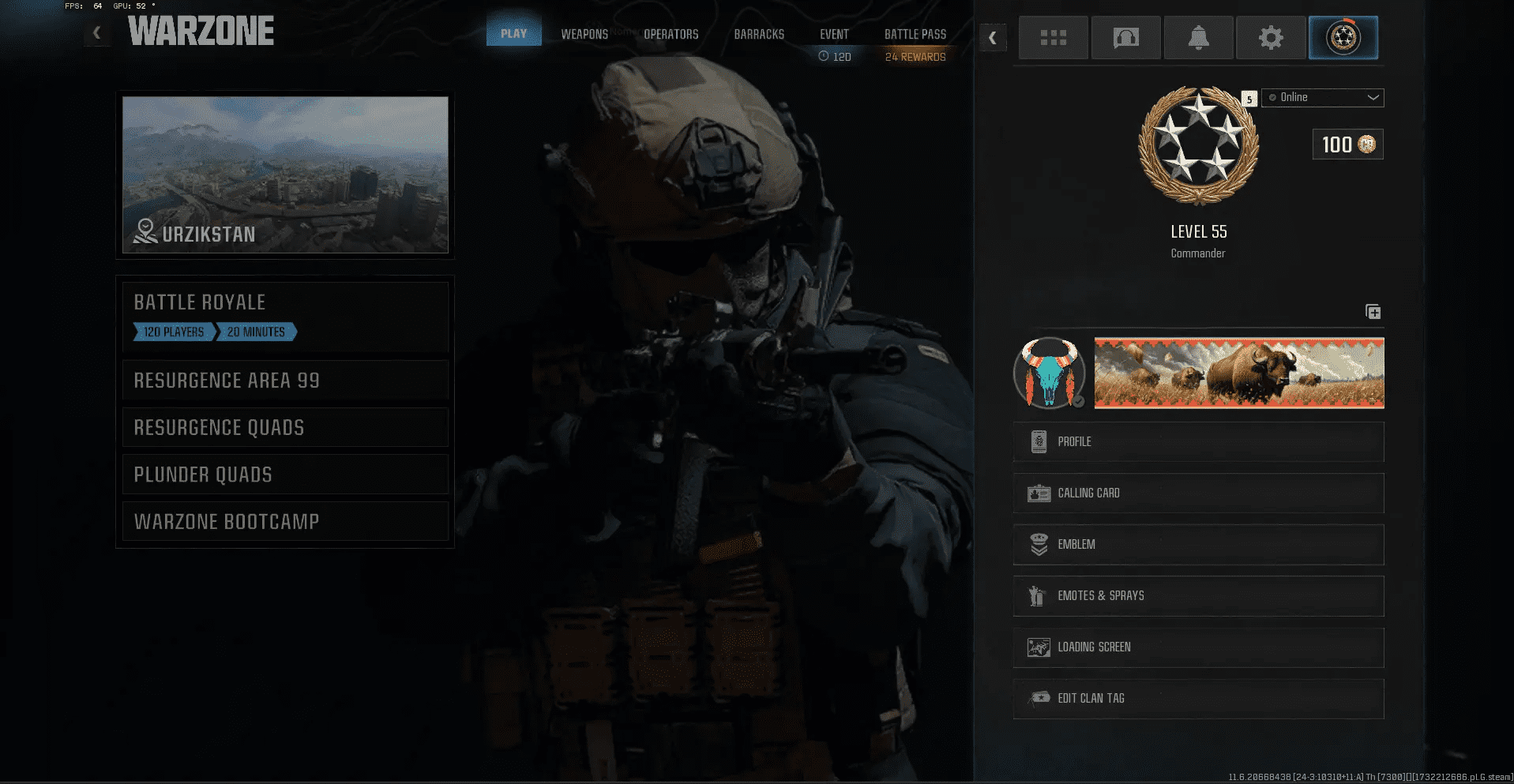Click the Profile card icon
This screenshot has width=1514, height=784.
pos(1038,441)
